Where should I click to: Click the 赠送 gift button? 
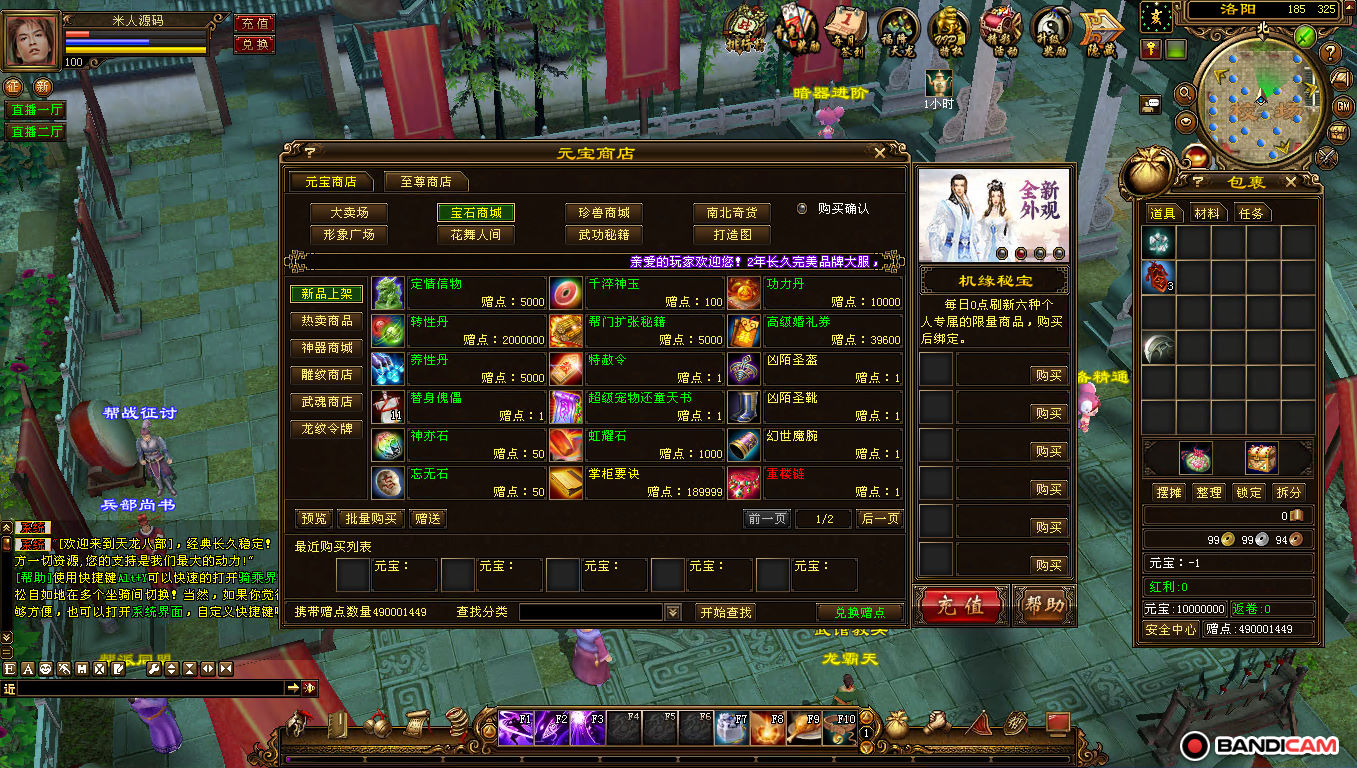(427, 518)
